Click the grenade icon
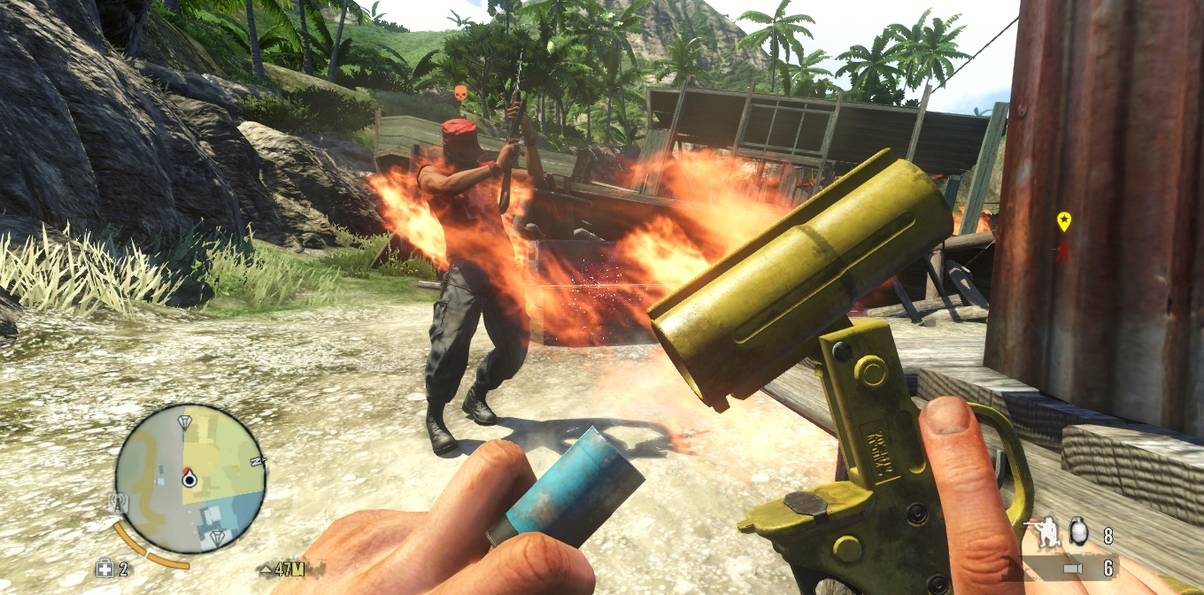The image size is (1204, 595). point(1079,533)
